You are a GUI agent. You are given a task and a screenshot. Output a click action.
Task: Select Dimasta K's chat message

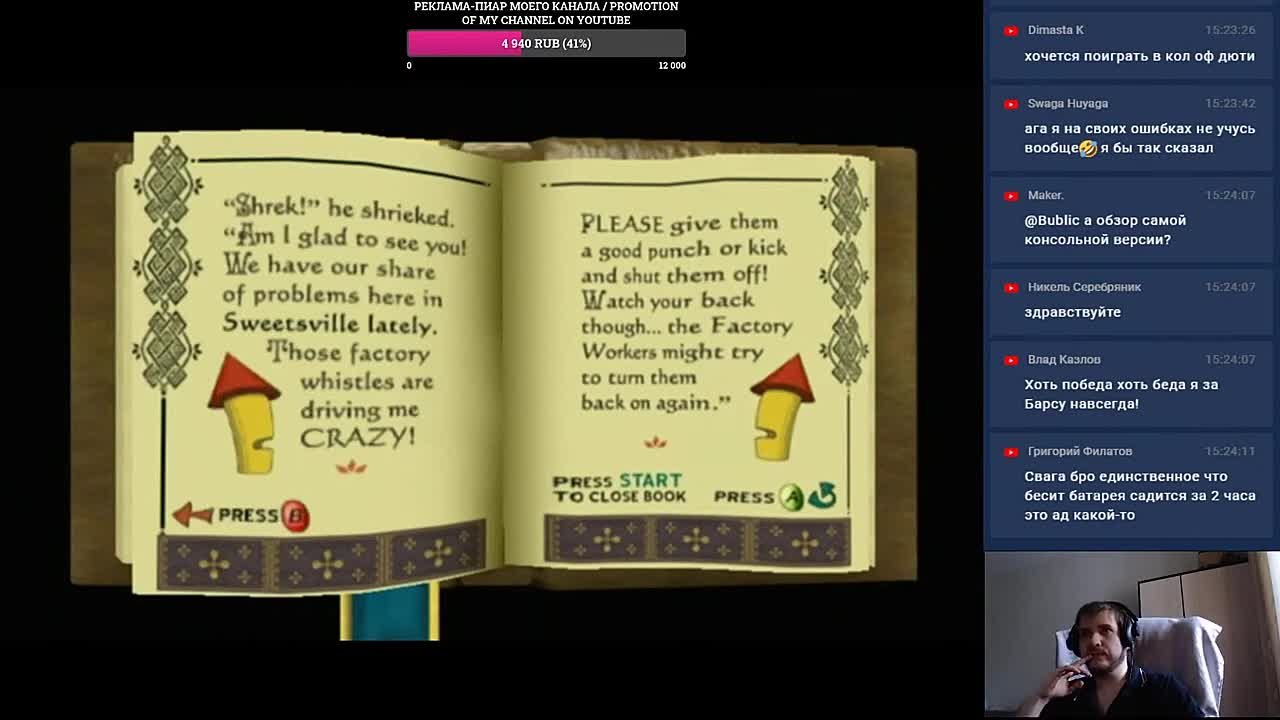pos(1139,56)
